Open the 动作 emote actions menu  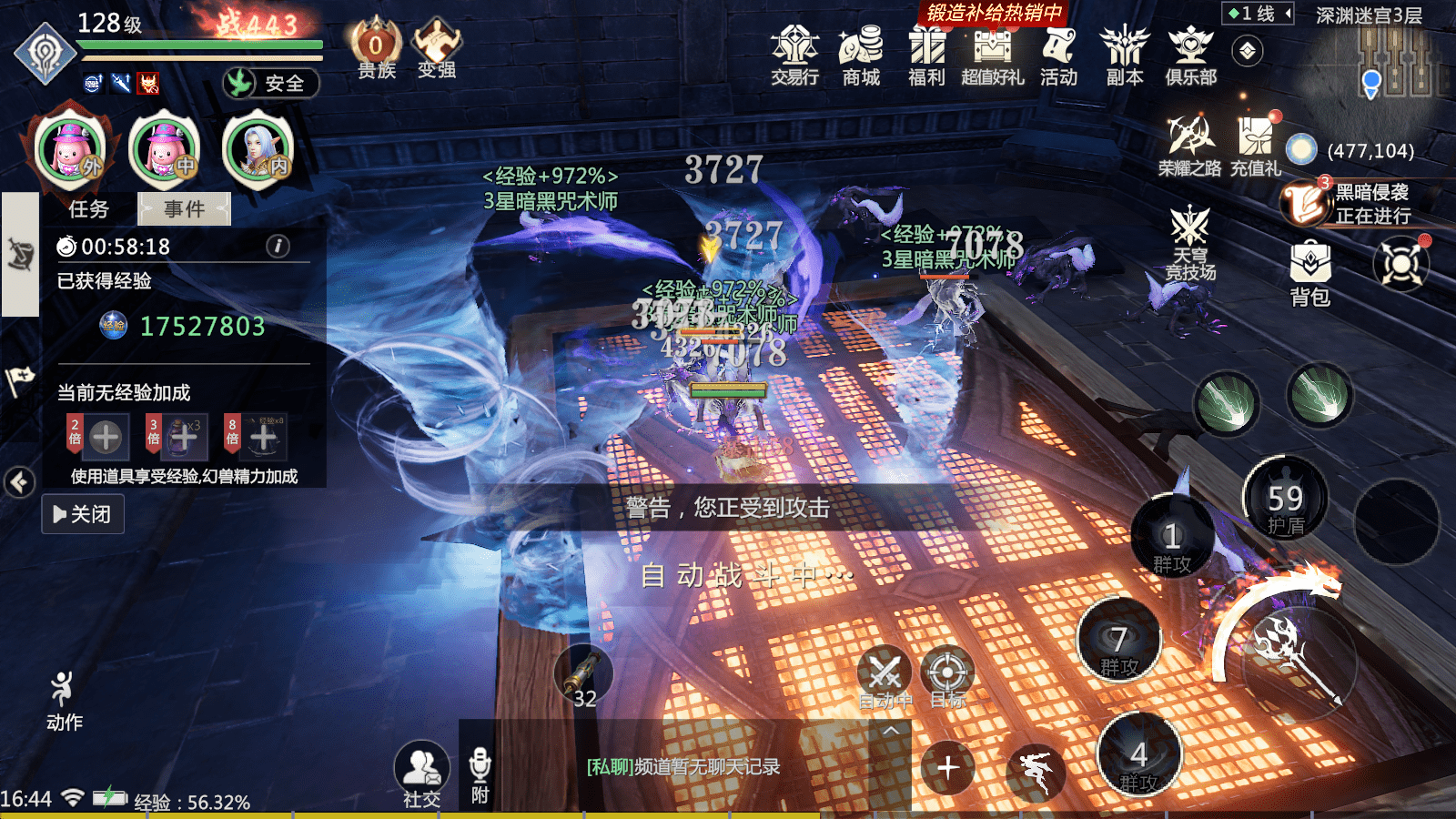coord(64,701)
